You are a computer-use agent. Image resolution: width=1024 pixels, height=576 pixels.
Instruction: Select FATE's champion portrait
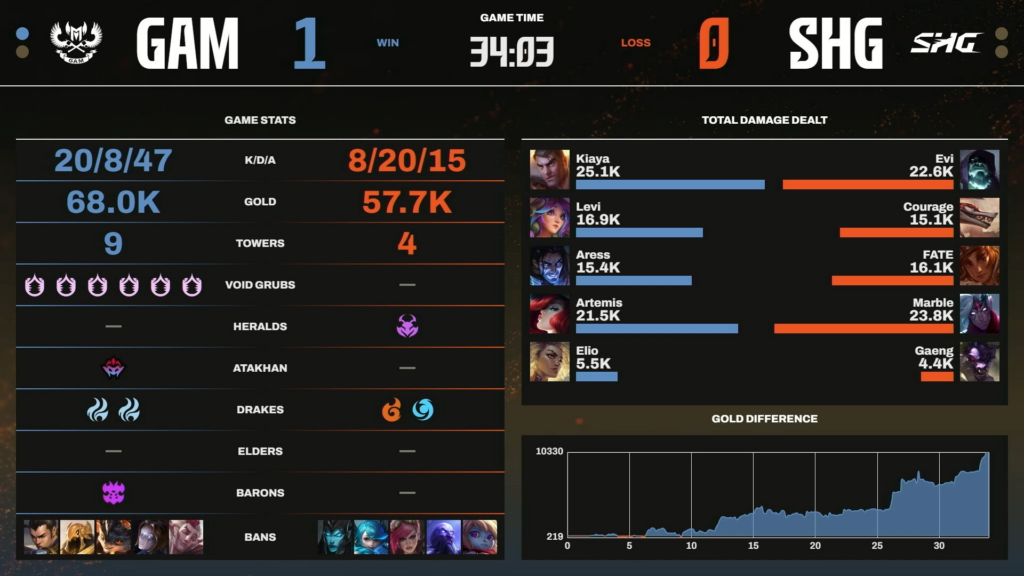[979, 266]
